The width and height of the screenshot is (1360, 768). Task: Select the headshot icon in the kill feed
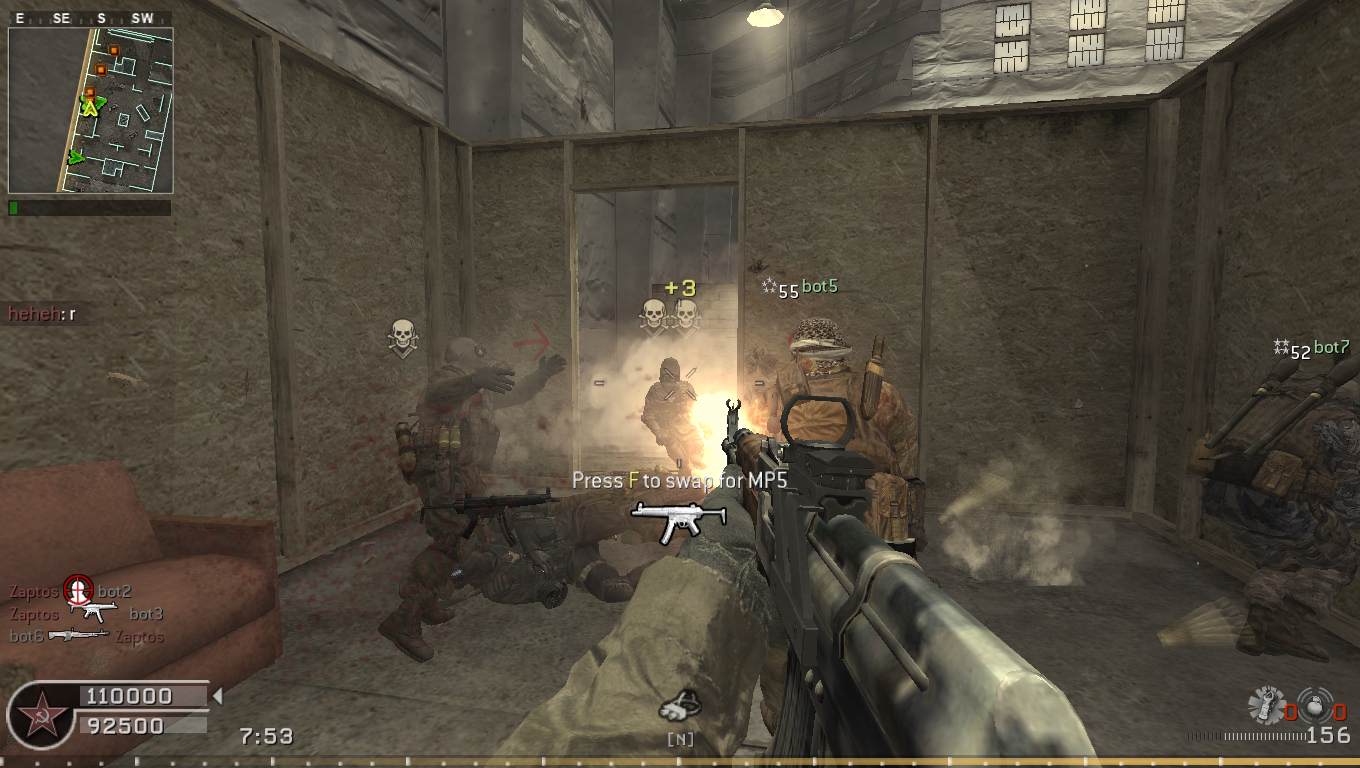(78, 591)
